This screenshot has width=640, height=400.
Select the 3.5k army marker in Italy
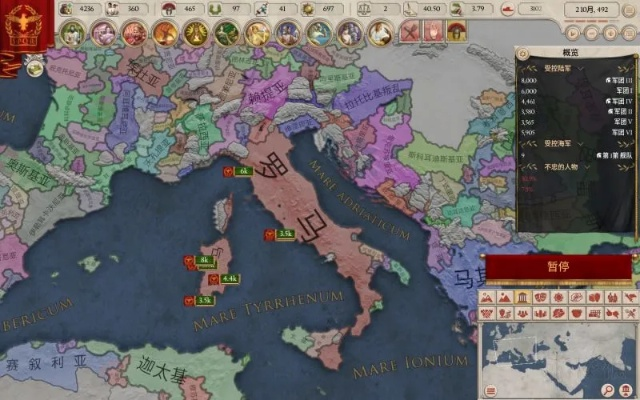coord(279,234)
